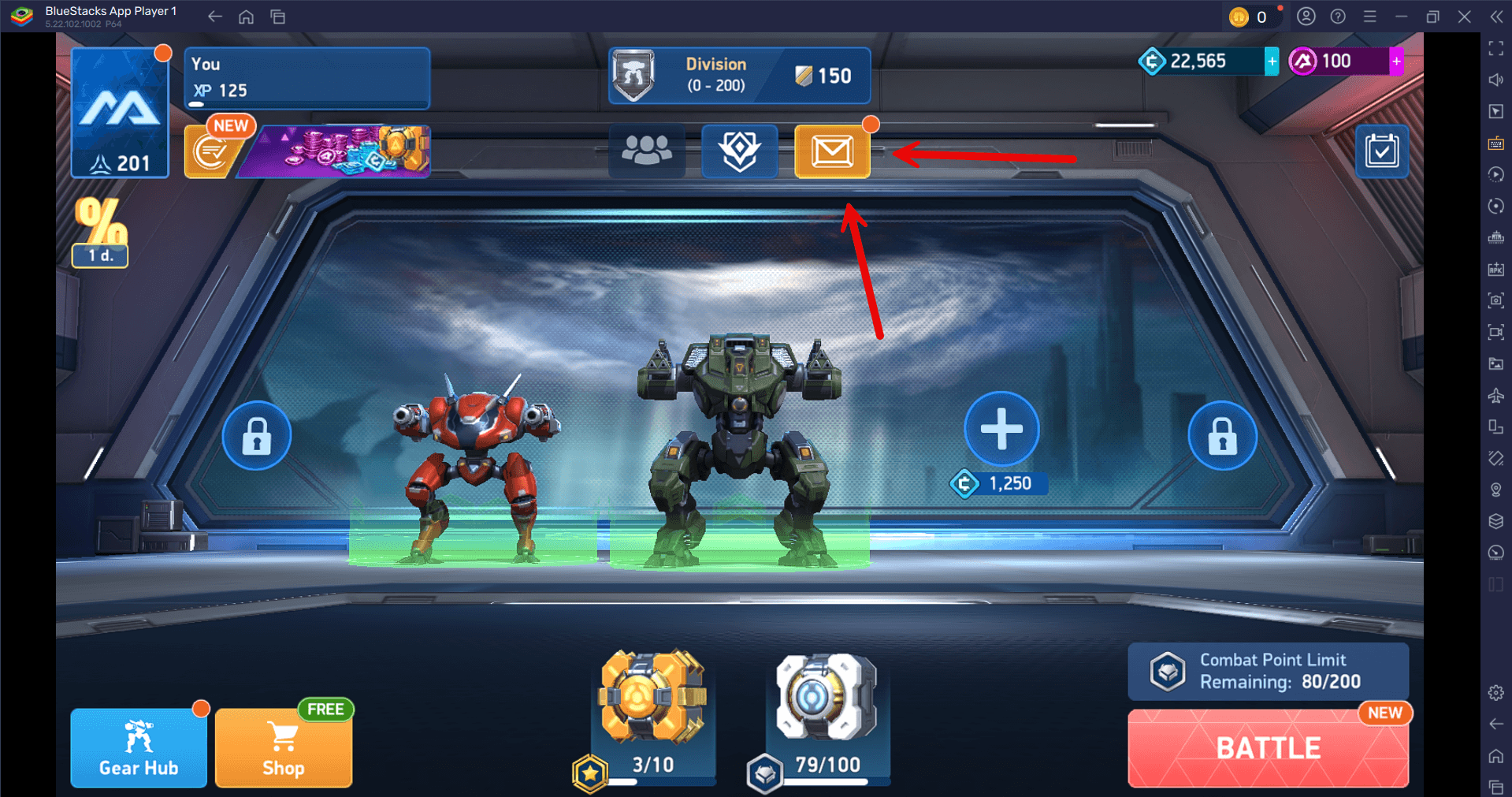This screenshot has height=797, width=1512.
Task: Open the Division (0-200) panel
Action: [x=738, y=75]
